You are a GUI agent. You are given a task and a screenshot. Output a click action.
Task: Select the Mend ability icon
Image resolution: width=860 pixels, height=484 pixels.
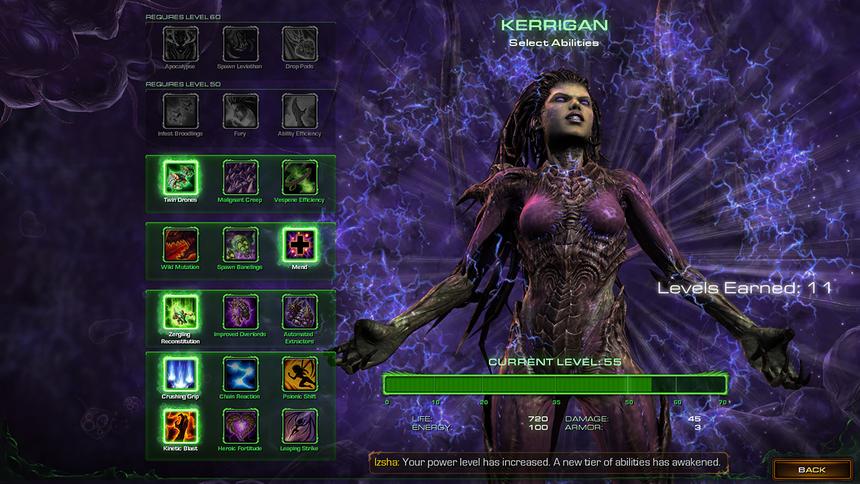click(299, 244)
